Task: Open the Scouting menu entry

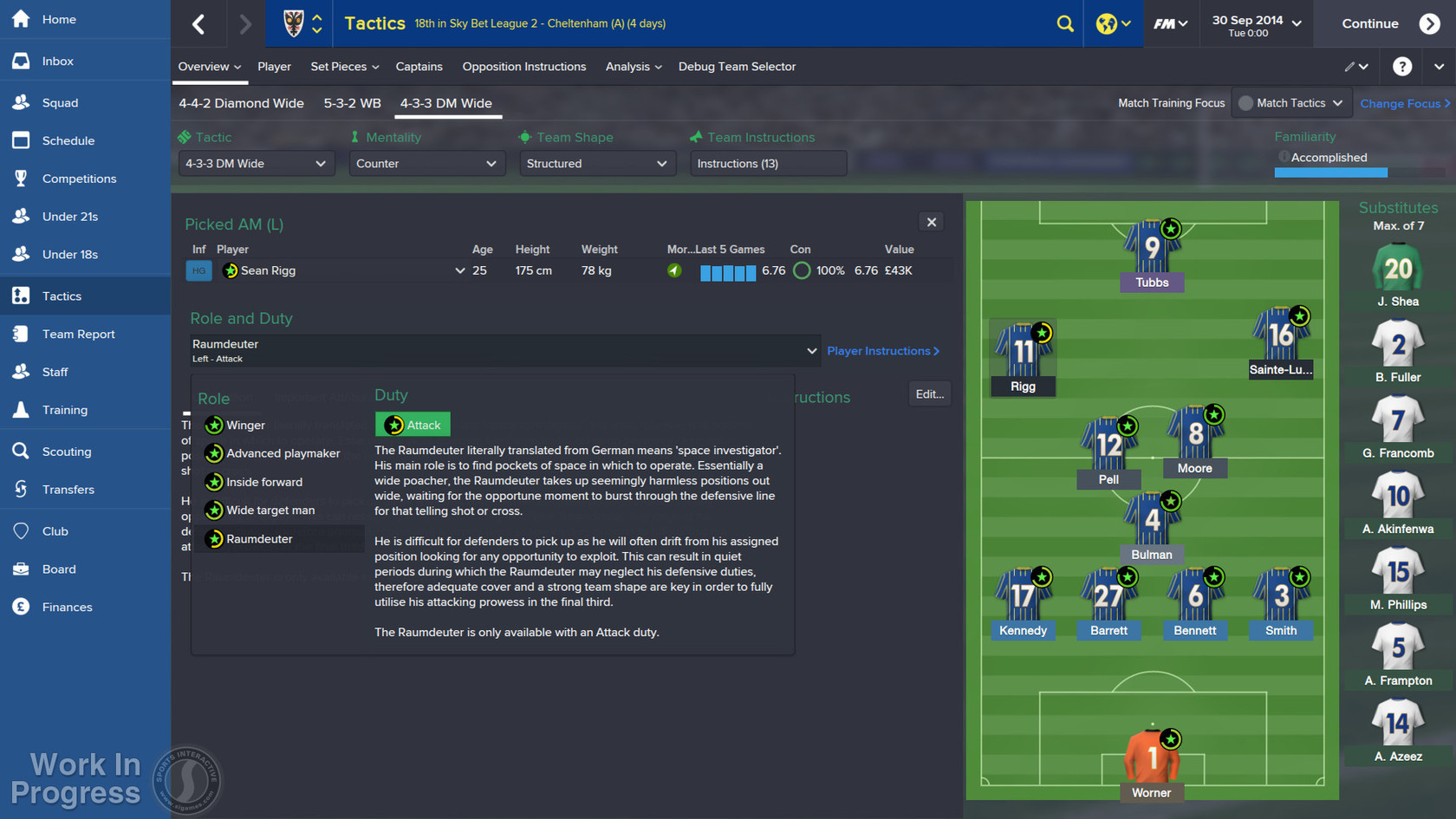Action: pyautogui.click(x=66, y=452)
